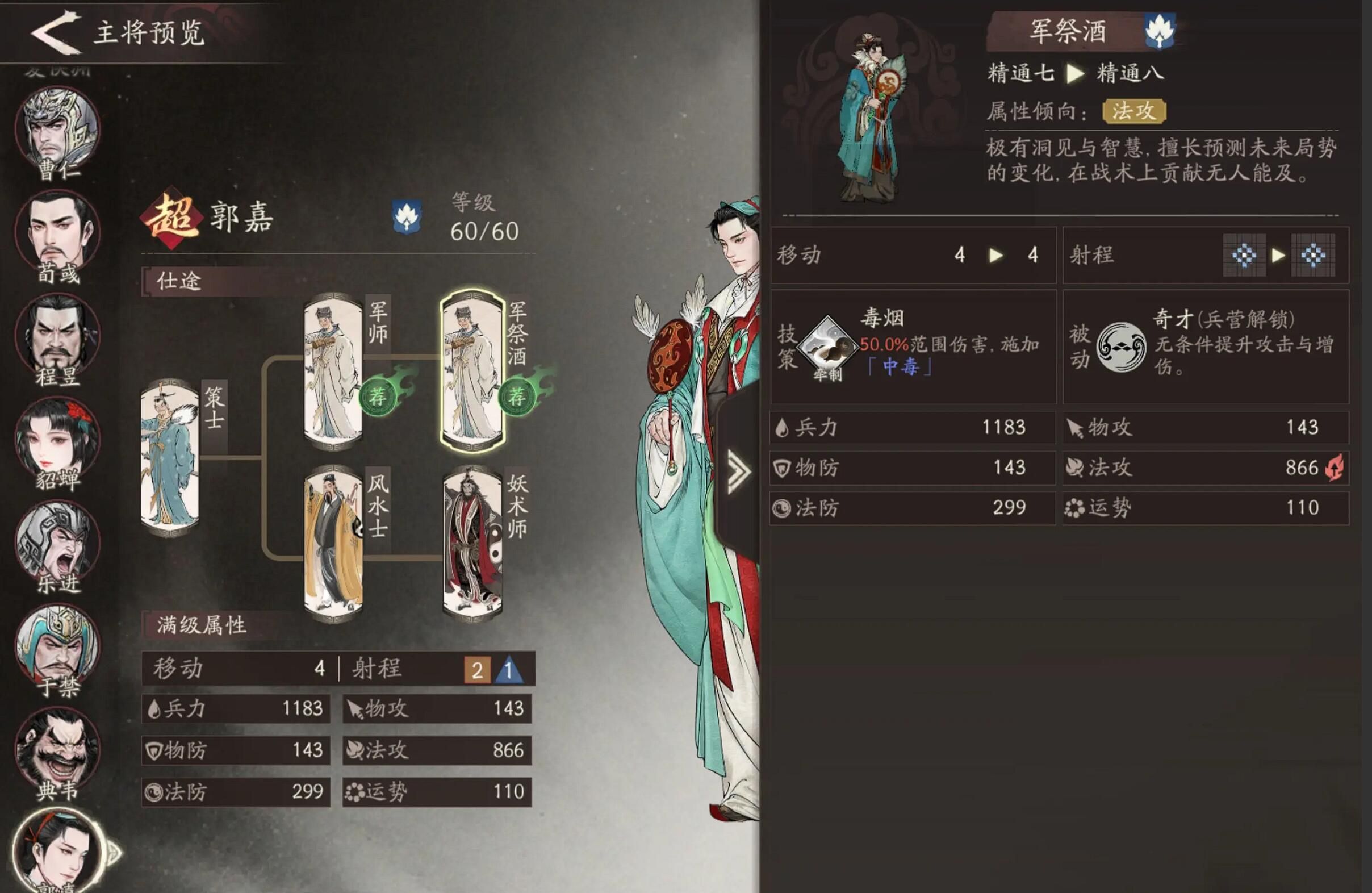The width and height of the screenshot is (1372, 893).
Task: Click the 法攻 attribute tendency tag
Action: [x=1133, y=111]
